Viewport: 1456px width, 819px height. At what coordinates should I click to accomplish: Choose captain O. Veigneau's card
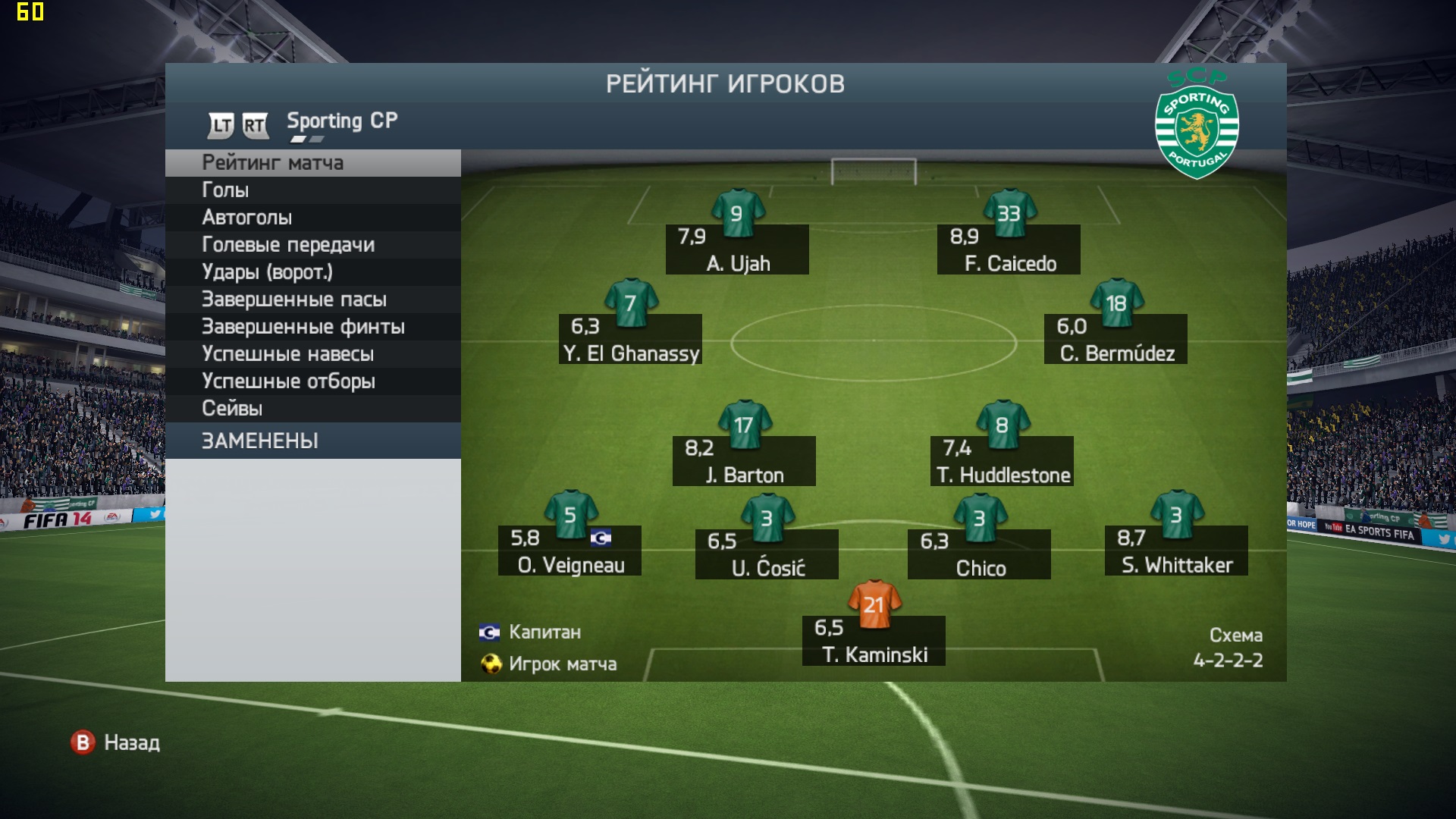pyautogui.click(x=570, y=551)
